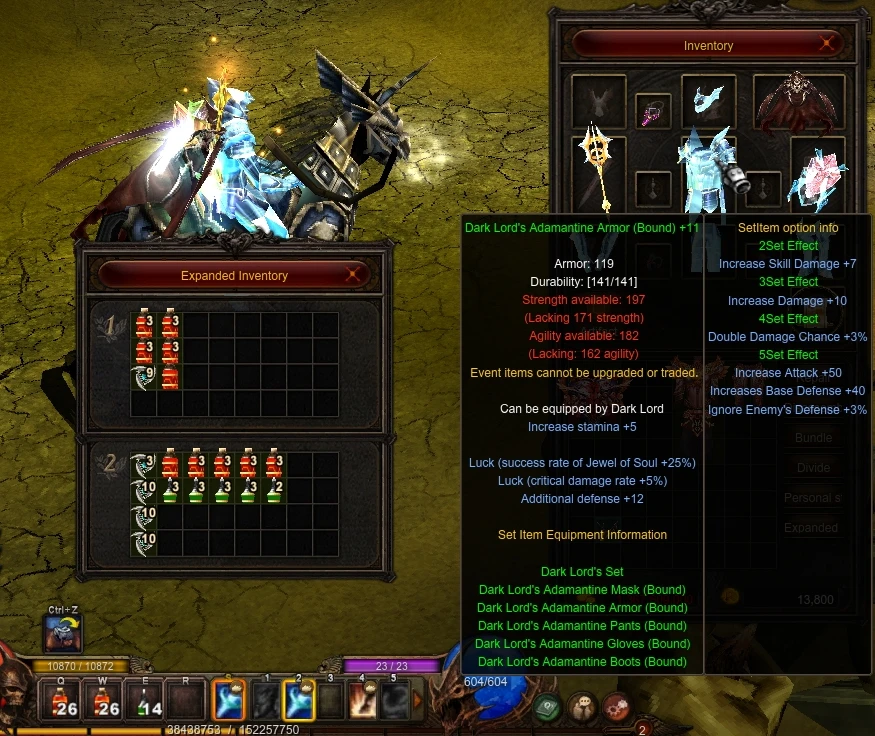Pick the scroll stack of 9
875x736 pixels.
pyautogui.click(x=143, y=378)
